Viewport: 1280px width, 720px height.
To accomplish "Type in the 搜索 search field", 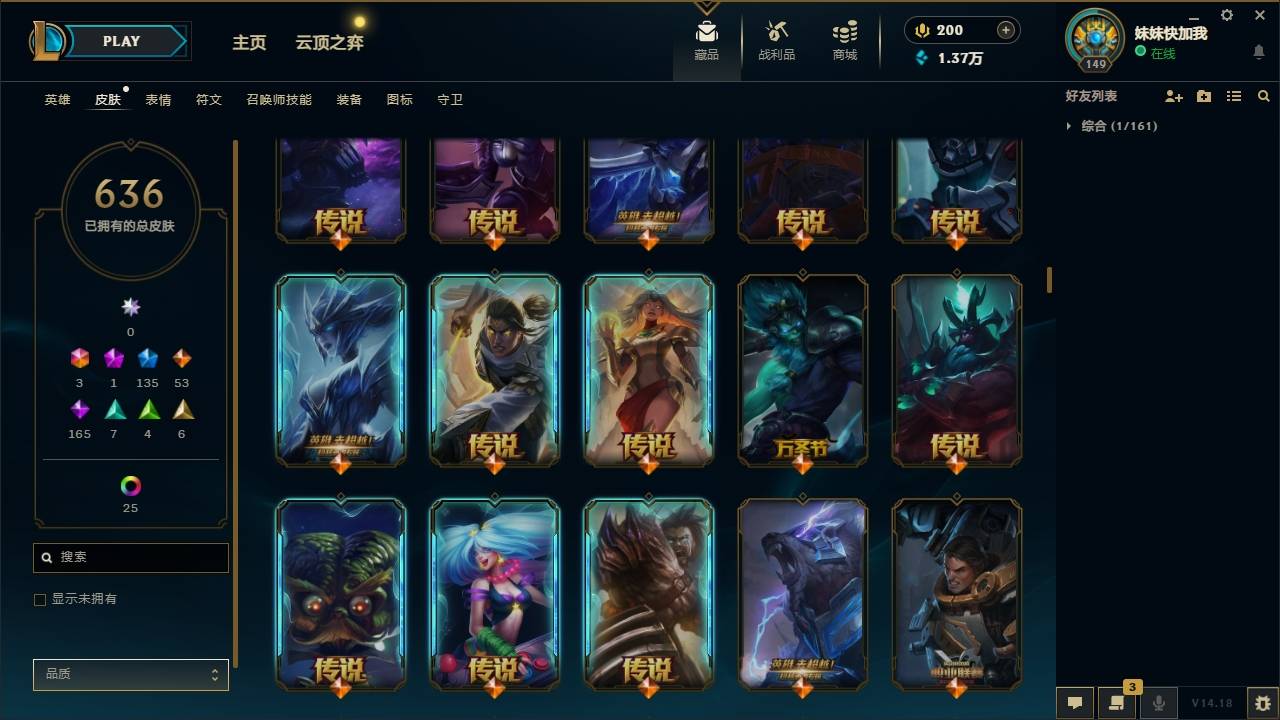I will [130, 557].
